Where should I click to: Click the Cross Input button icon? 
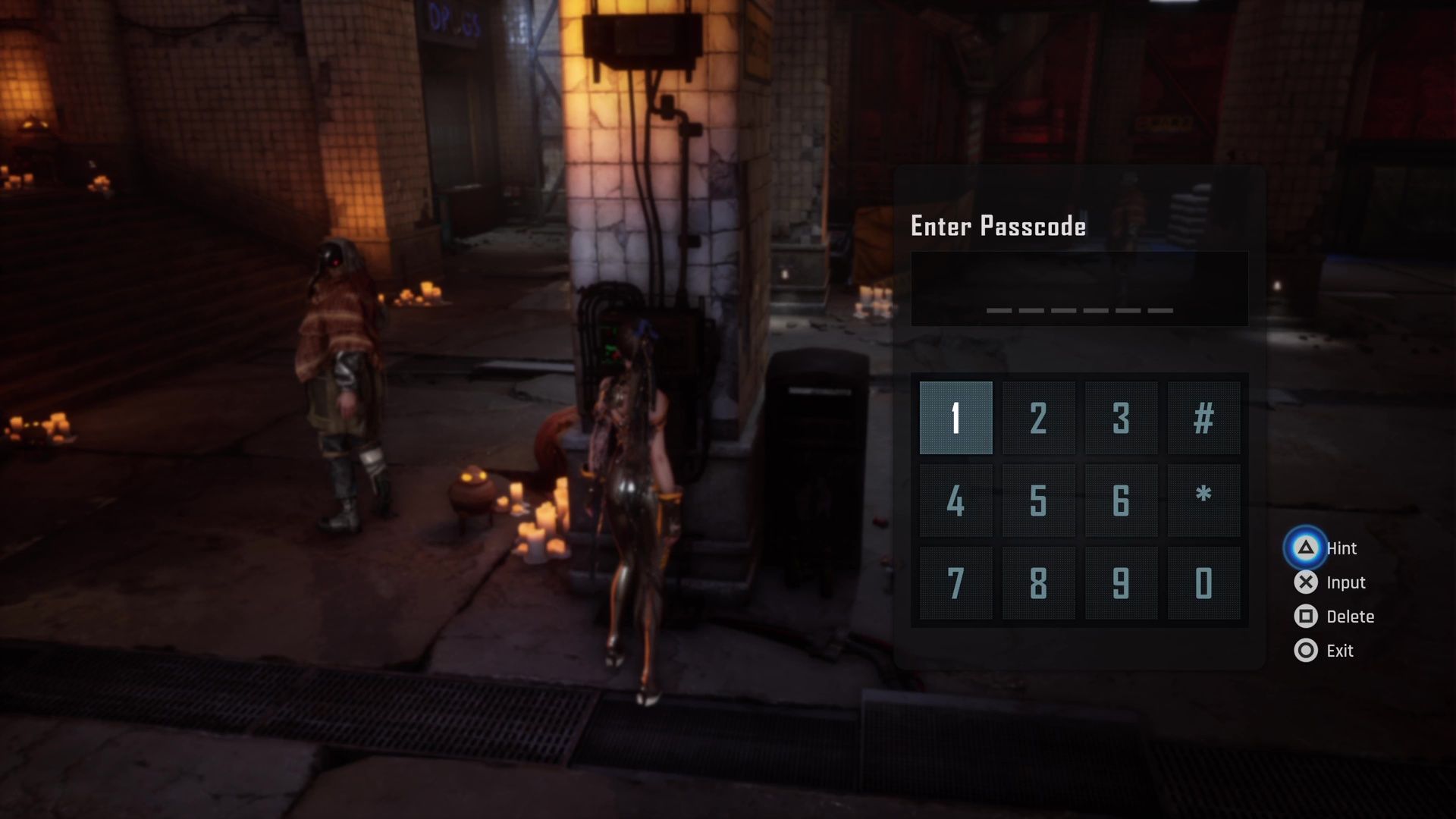[1306, 582]
